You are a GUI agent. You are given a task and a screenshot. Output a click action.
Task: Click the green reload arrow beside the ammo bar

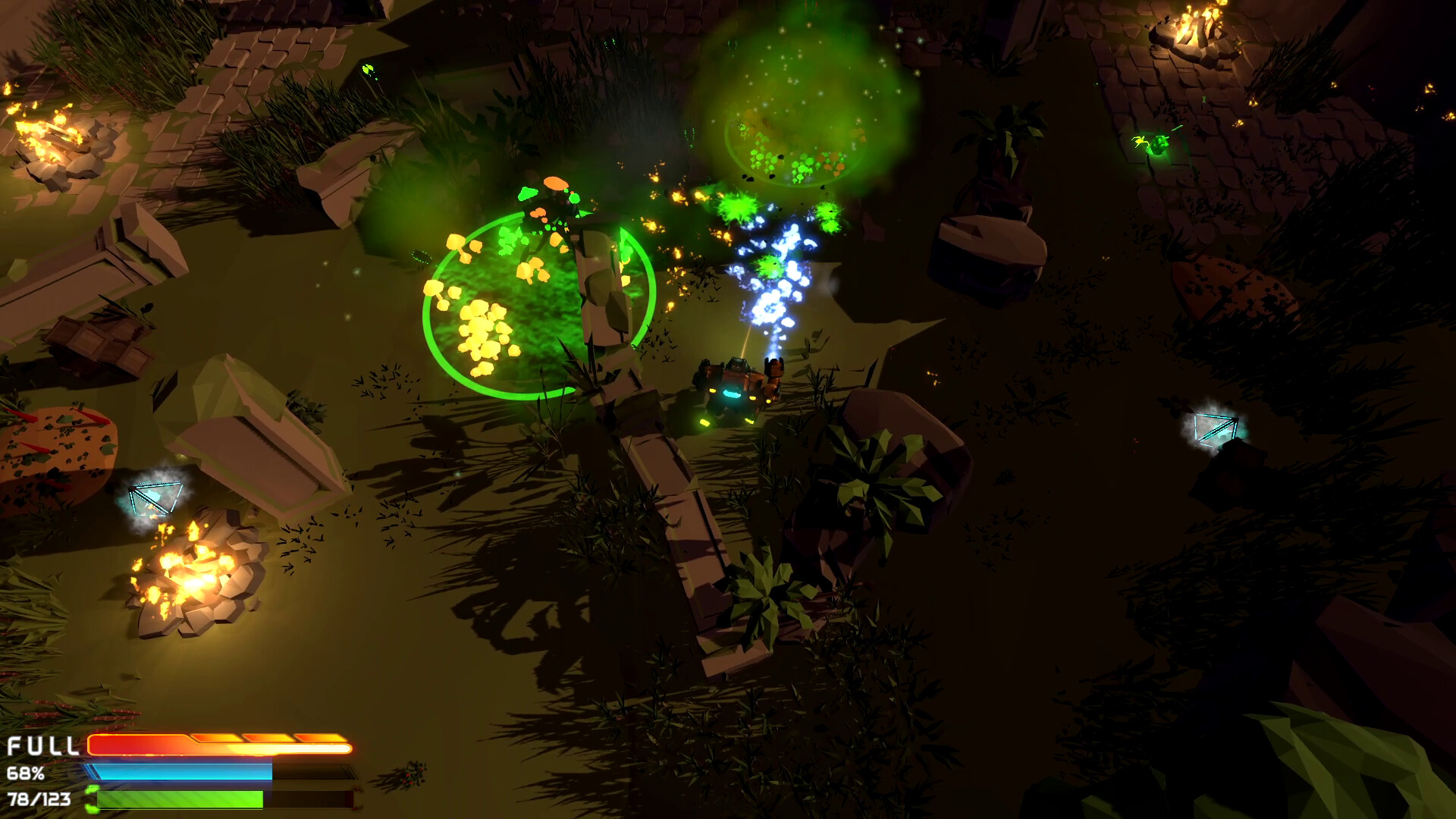[93, 798]
